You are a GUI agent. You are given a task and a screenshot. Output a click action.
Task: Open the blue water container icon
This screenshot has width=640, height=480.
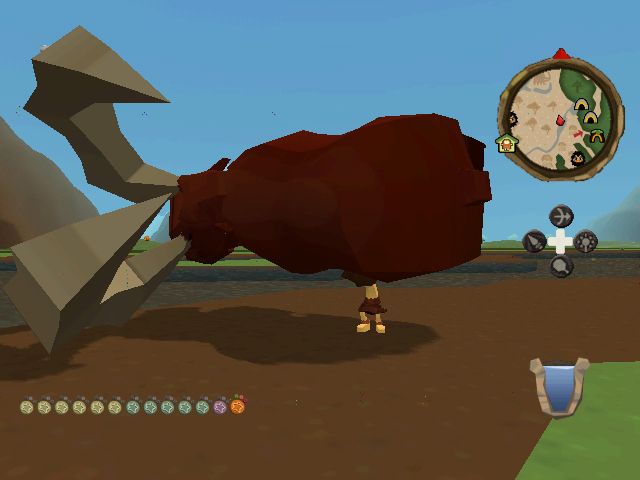[x=555, y=387]
